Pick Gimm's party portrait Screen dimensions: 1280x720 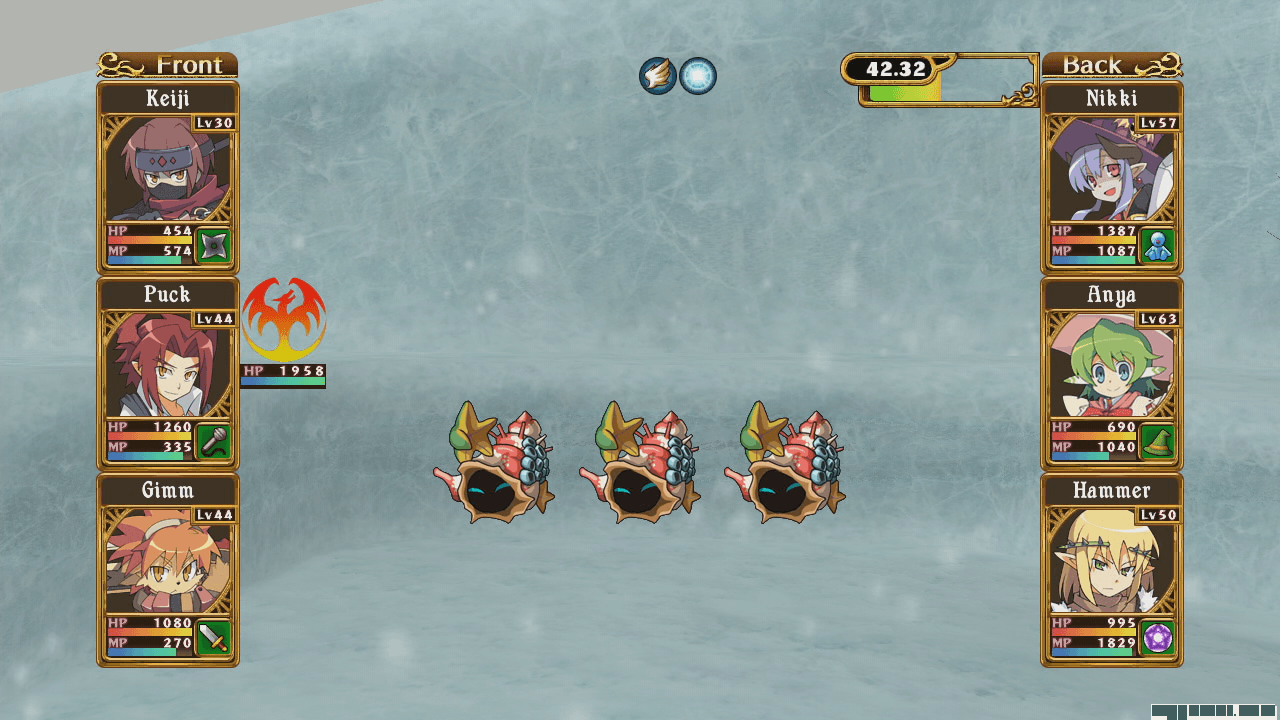tap(167, 560)
